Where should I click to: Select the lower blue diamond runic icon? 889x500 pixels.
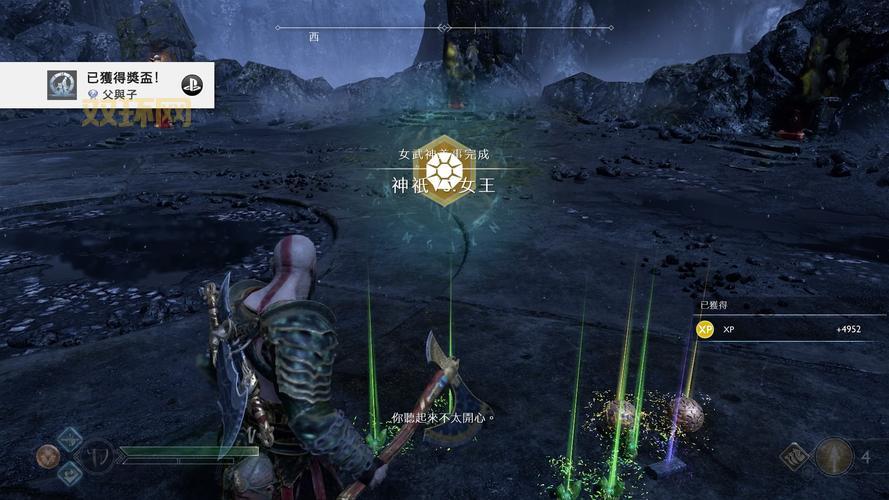pos(70,475)
